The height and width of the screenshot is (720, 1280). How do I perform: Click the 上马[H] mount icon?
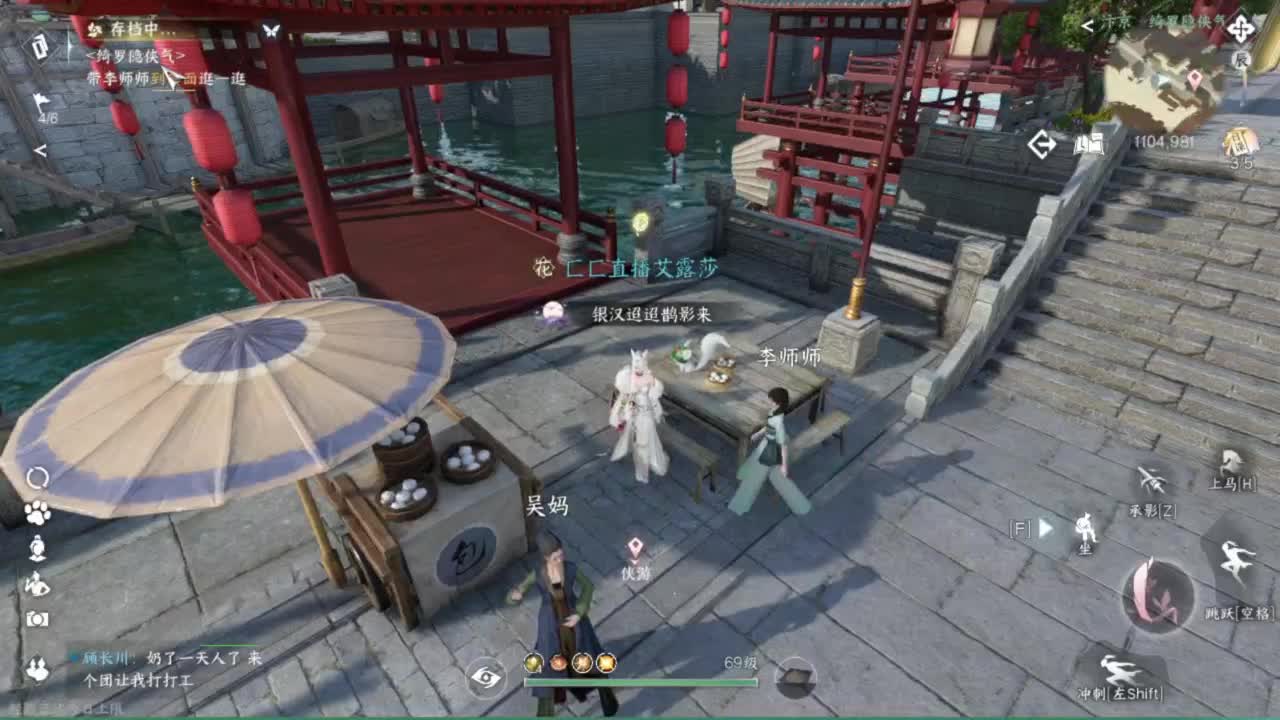click(x=1232, y=461)
